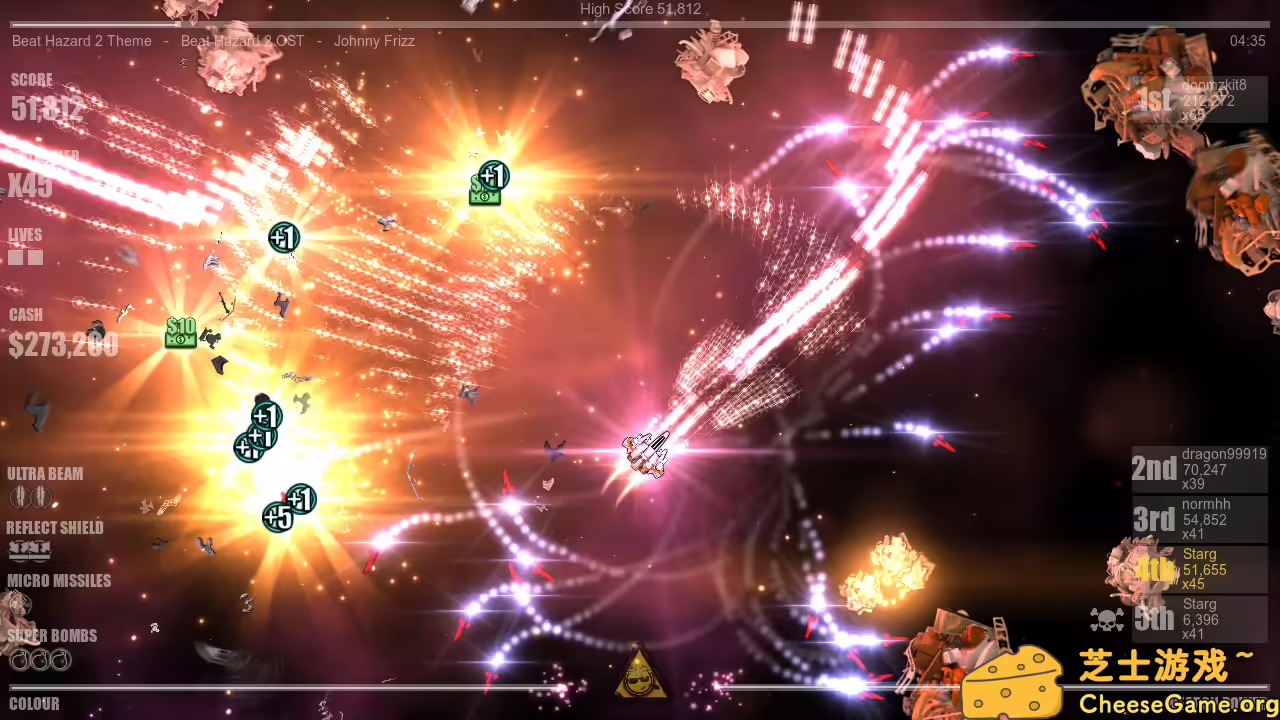Screen dimensions: 1280x720
Task: Expand the highlighted 4th place Starg entry
Action: click(x=1200, y=567)
